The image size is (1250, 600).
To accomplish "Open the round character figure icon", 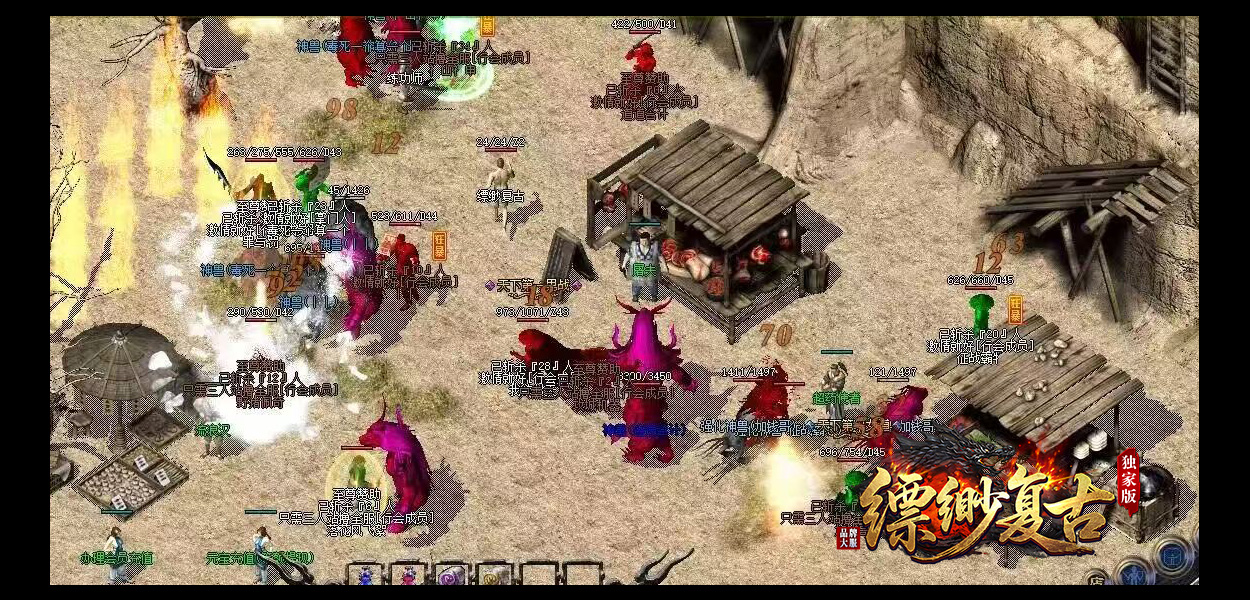I will (1134, 573).
